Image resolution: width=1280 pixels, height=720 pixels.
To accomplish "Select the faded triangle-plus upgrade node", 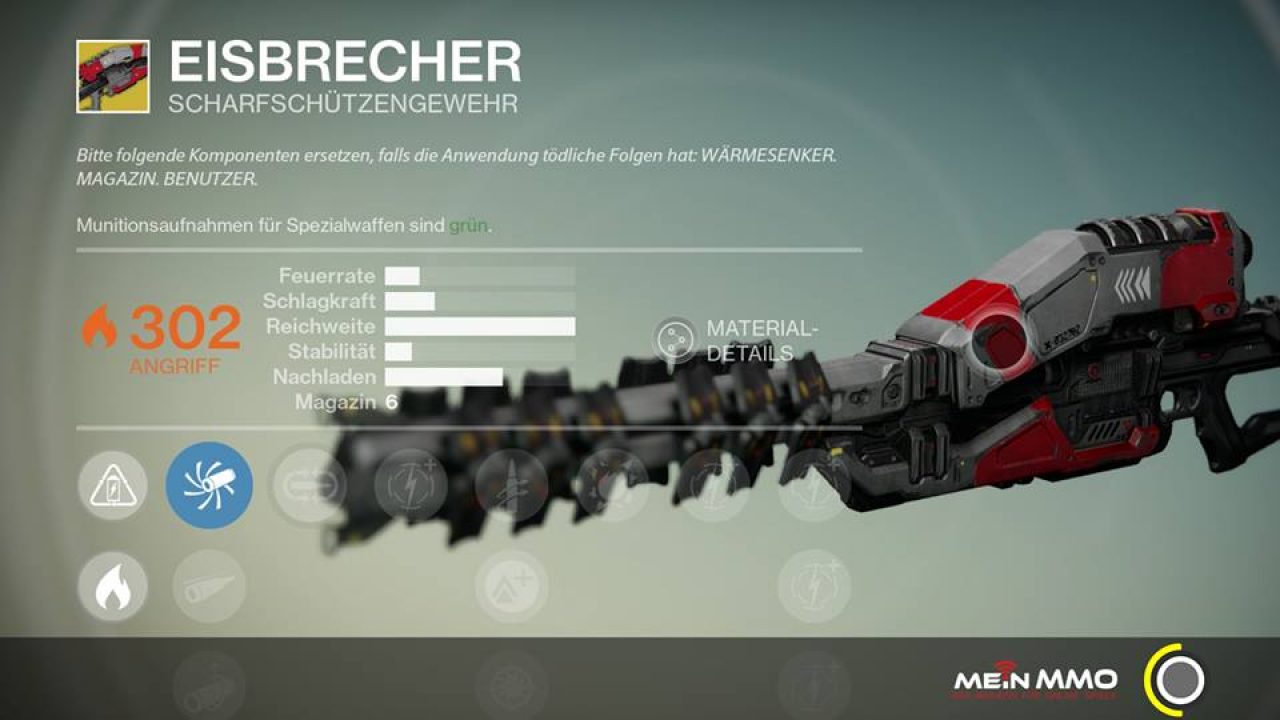I will point(511,587).
